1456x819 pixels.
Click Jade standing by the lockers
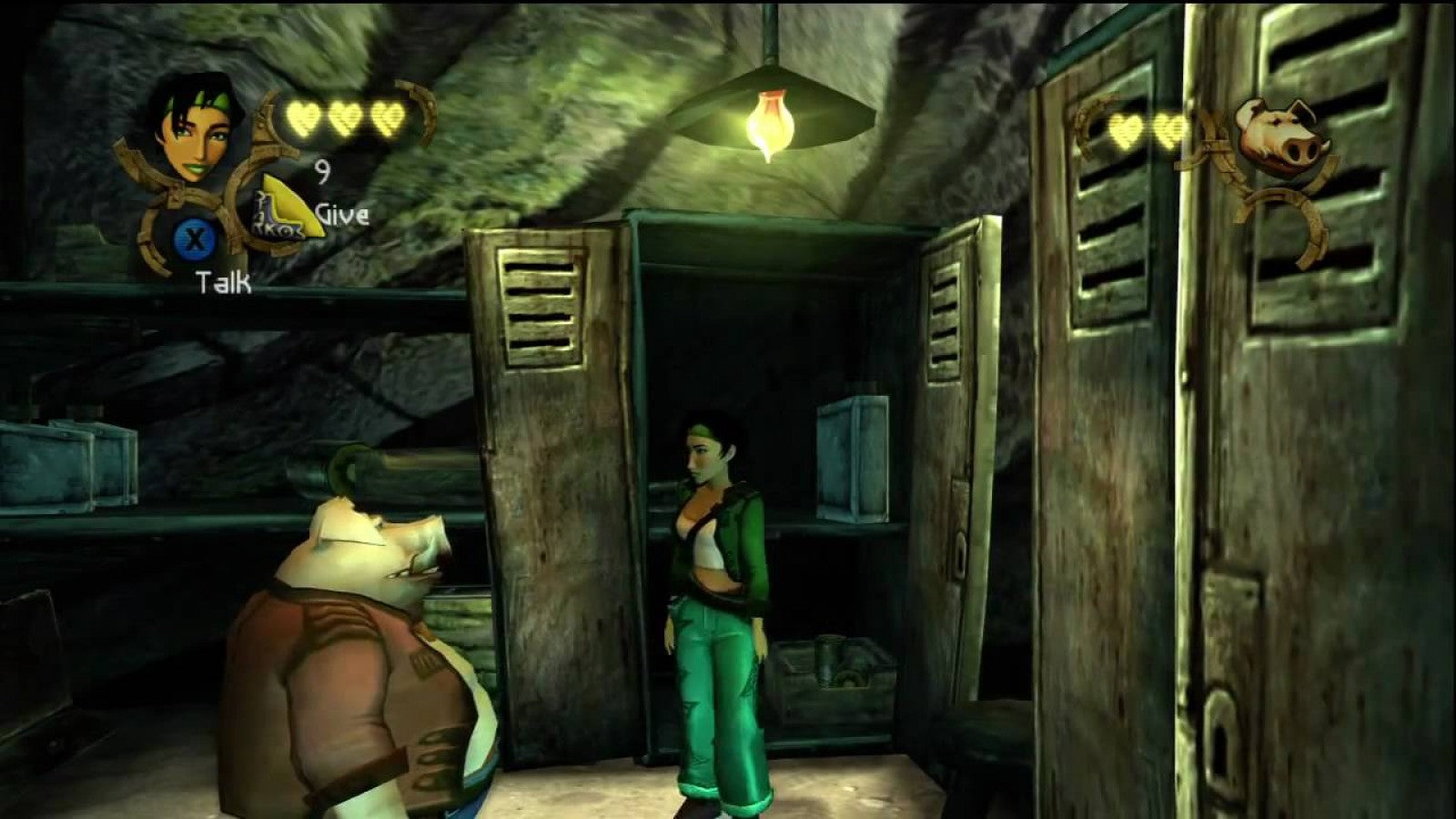[714, 582]
